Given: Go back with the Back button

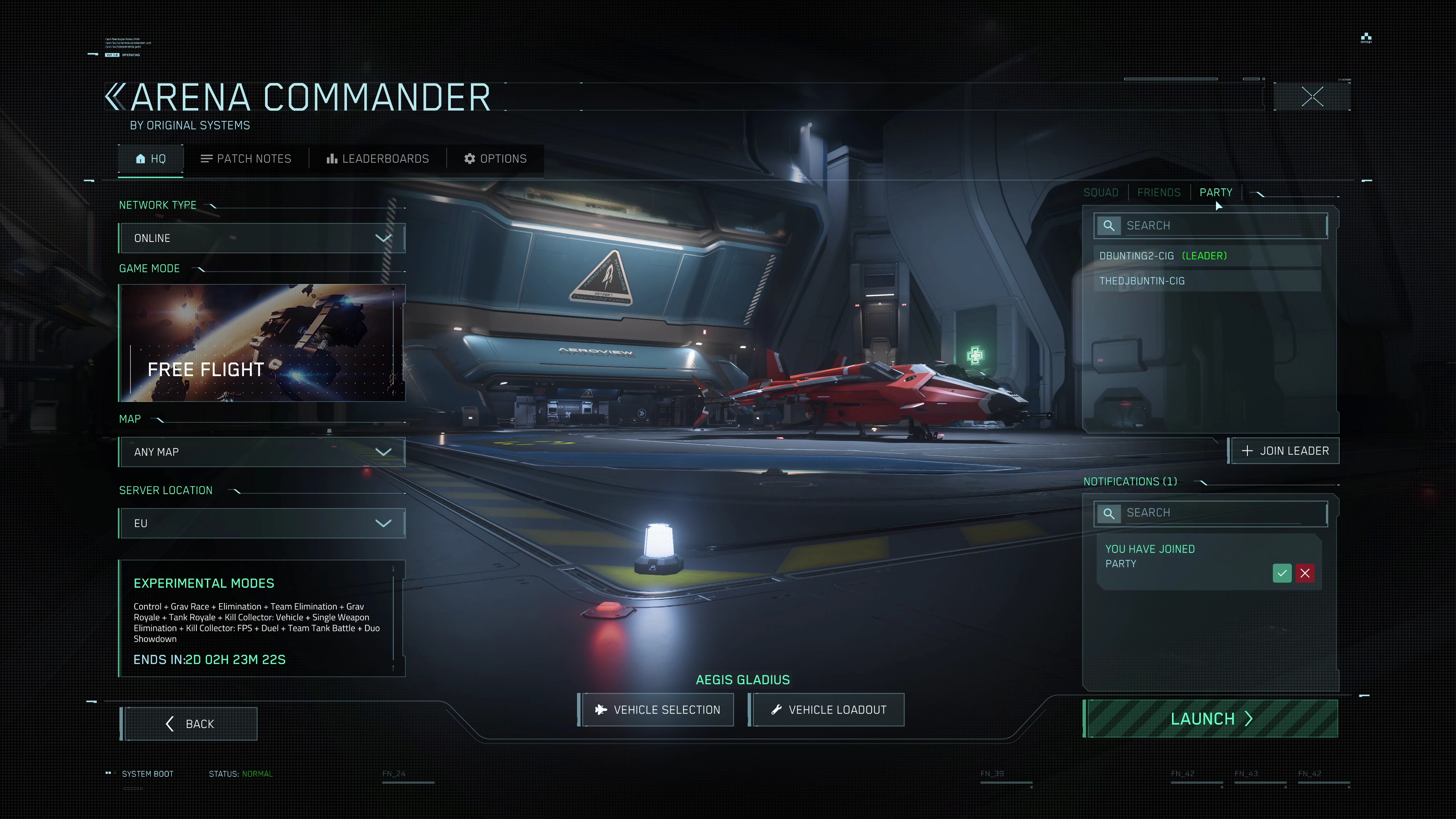Looking at the screenshot, I should click(x=189, y=724).
